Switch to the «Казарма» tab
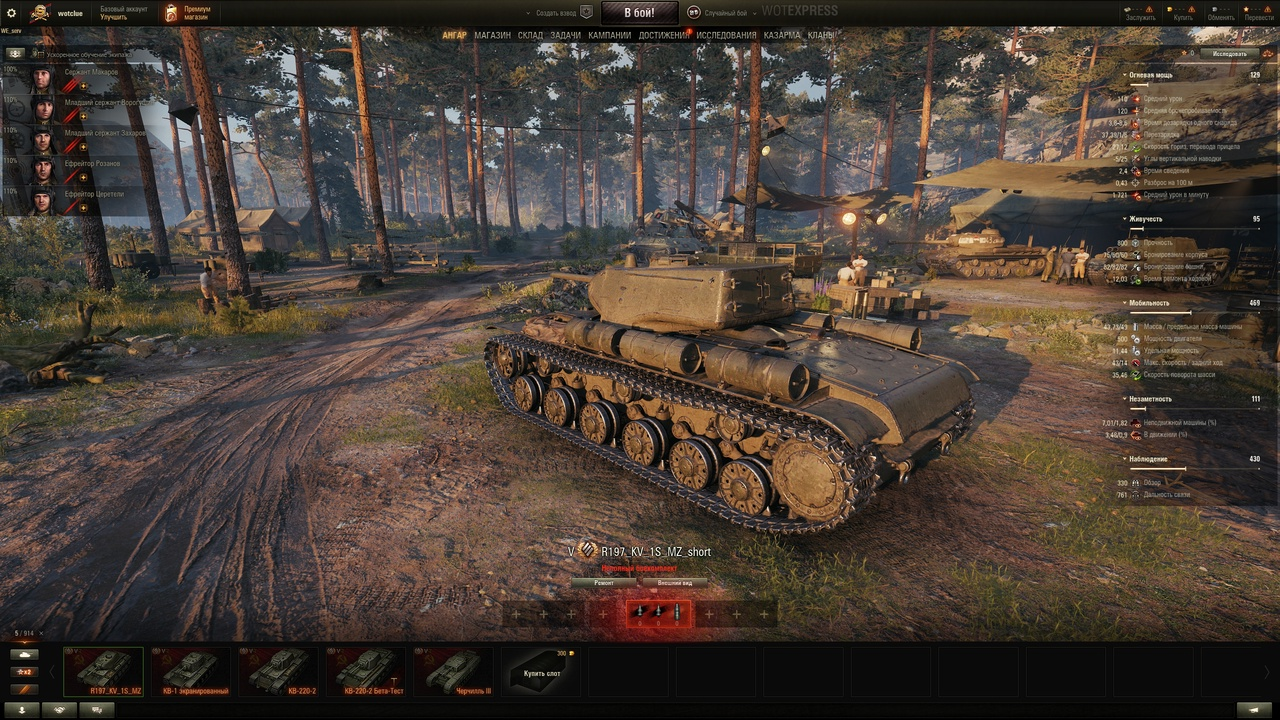1280x720 pixels. pos(782,35)
